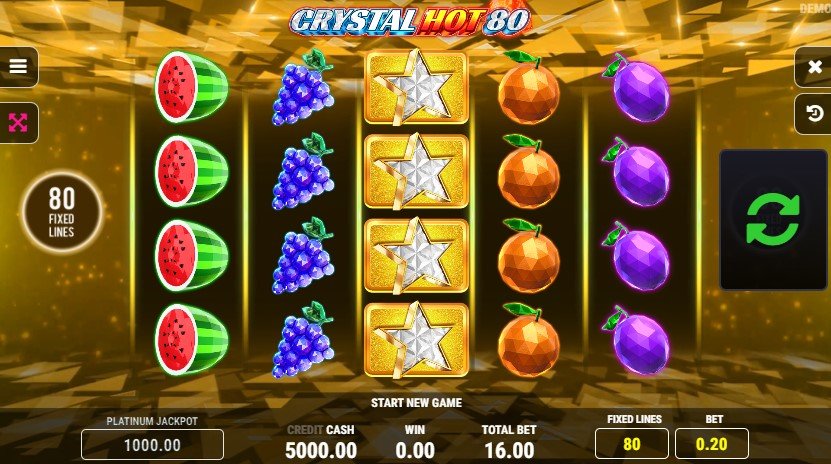This screenshot has width=831, height=464.
Task: Open the hamburger menu
Action: [18, 67]
